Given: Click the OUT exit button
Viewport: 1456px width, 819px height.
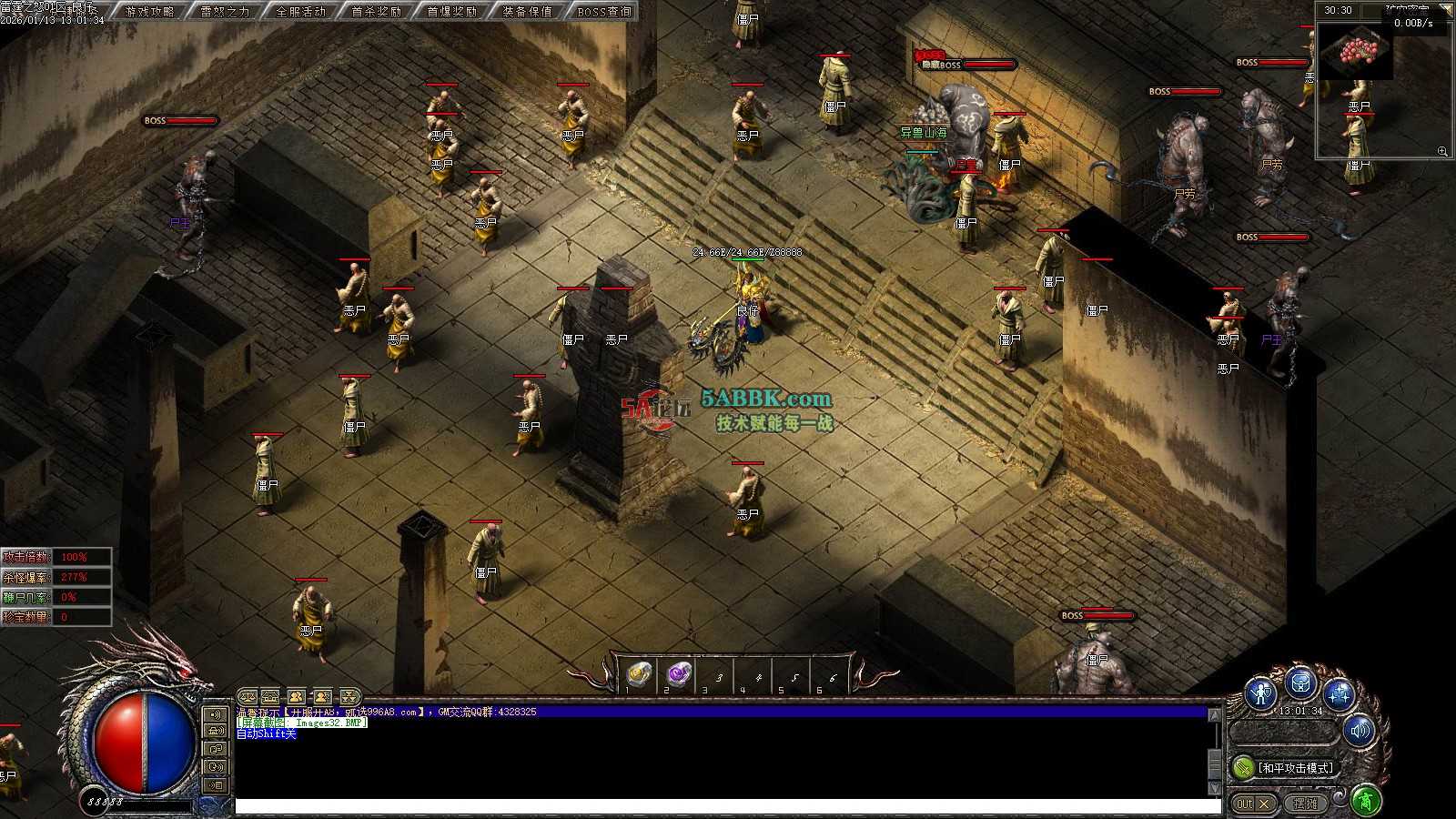Looking at the screenshot, I should pos(1252,804).
